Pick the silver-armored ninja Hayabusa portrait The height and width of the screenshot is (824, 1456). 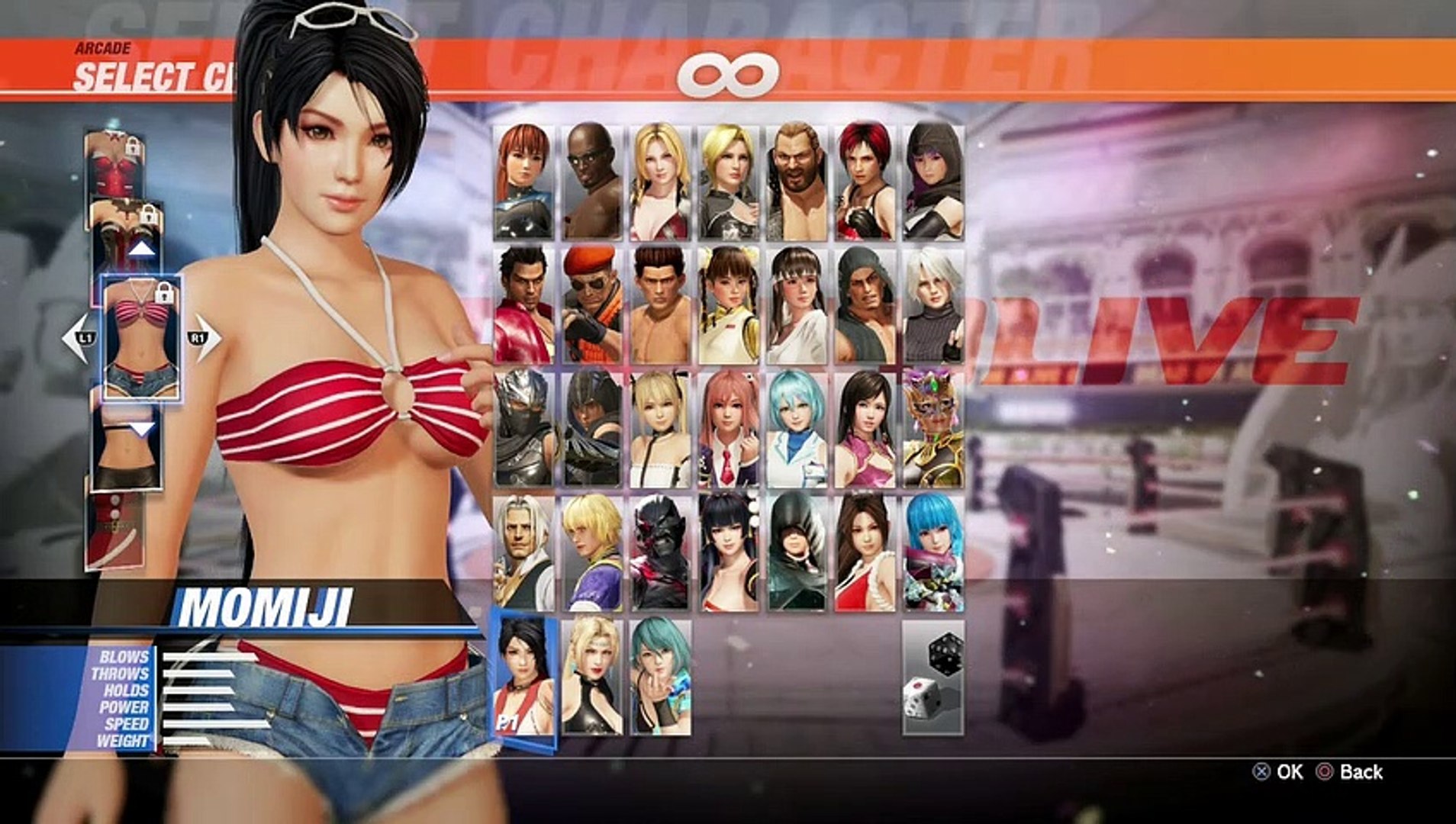(x=523, y=429)
